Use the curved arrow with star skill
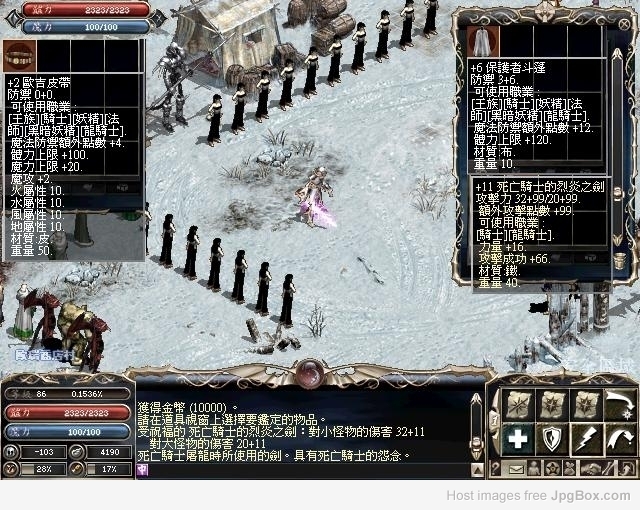 click(x=620, y=404)
